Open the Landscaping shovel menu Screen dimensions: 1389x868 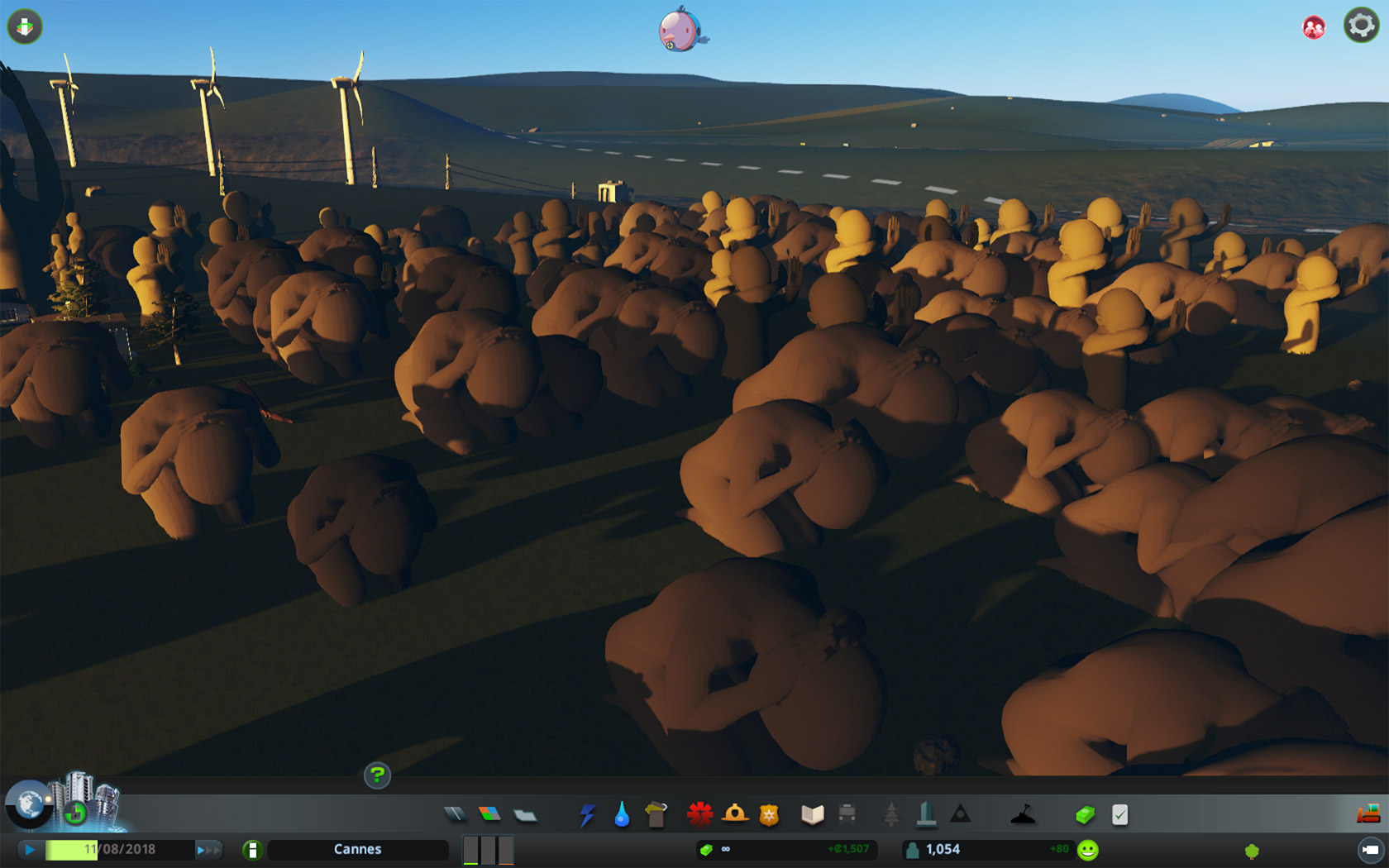pos(1023,815)
